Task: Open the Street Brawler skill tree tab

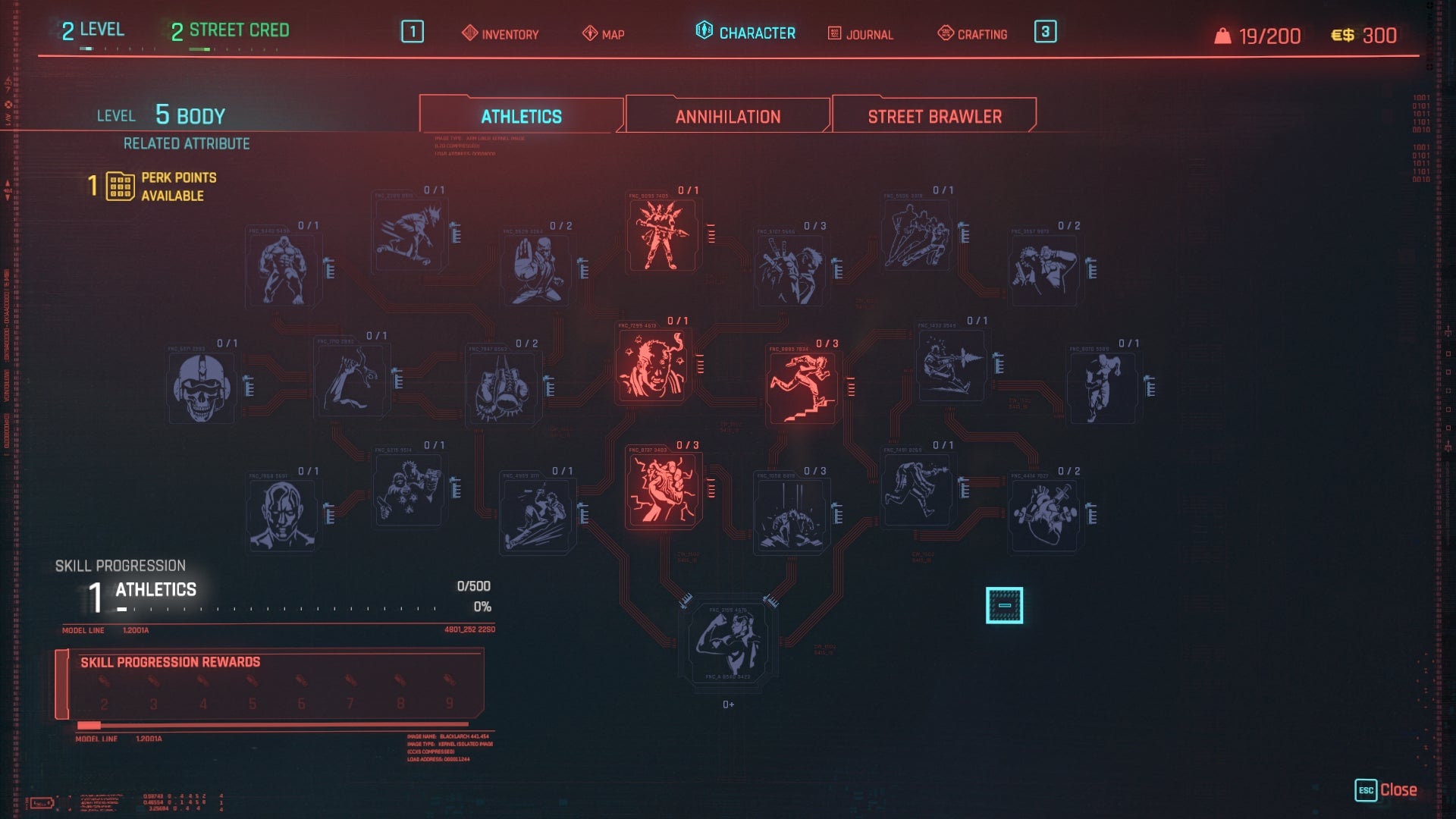Action: [x=934, y=115]
